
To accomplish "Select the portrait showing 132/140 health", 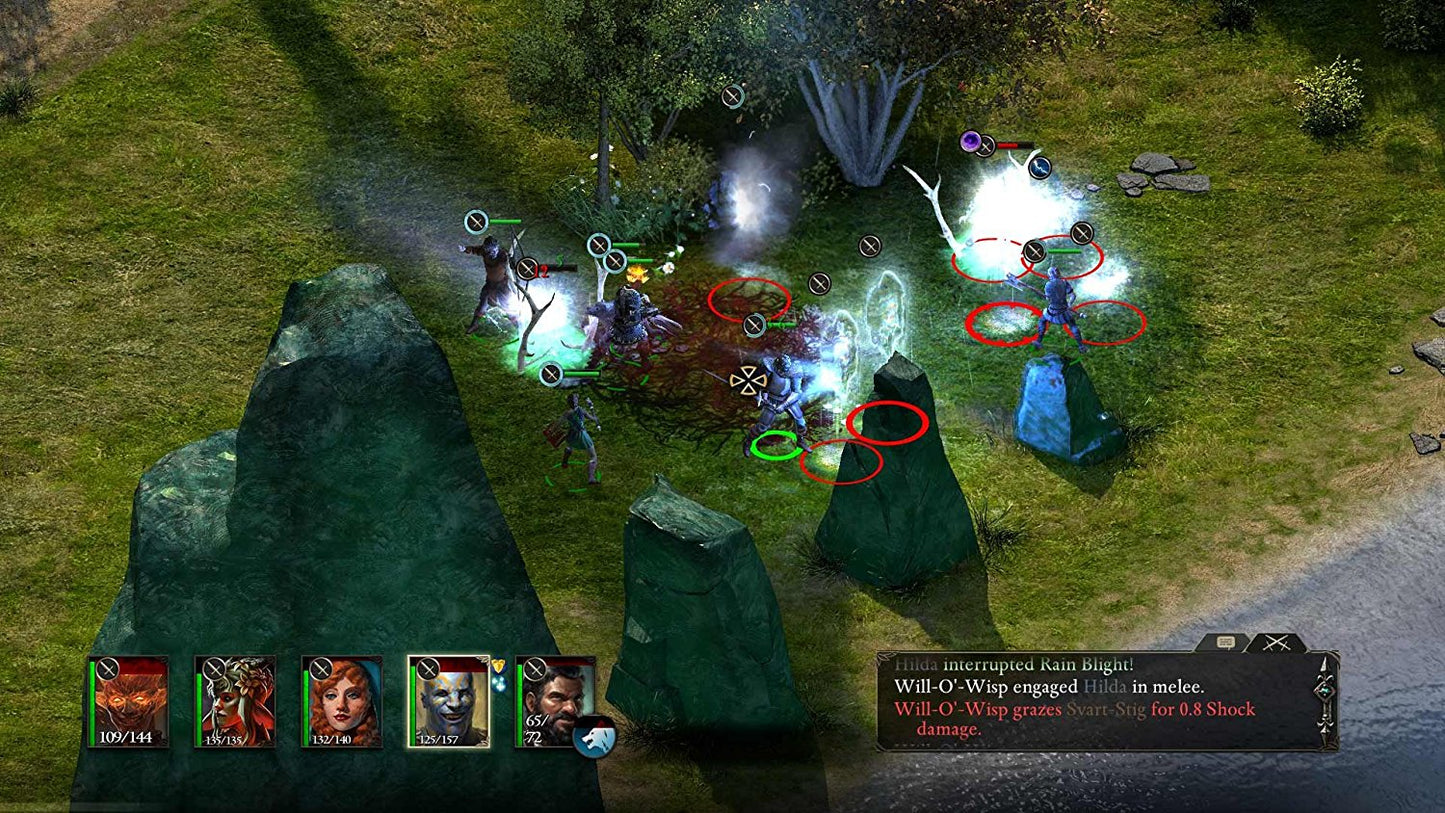I will click(x=345, y=700).
